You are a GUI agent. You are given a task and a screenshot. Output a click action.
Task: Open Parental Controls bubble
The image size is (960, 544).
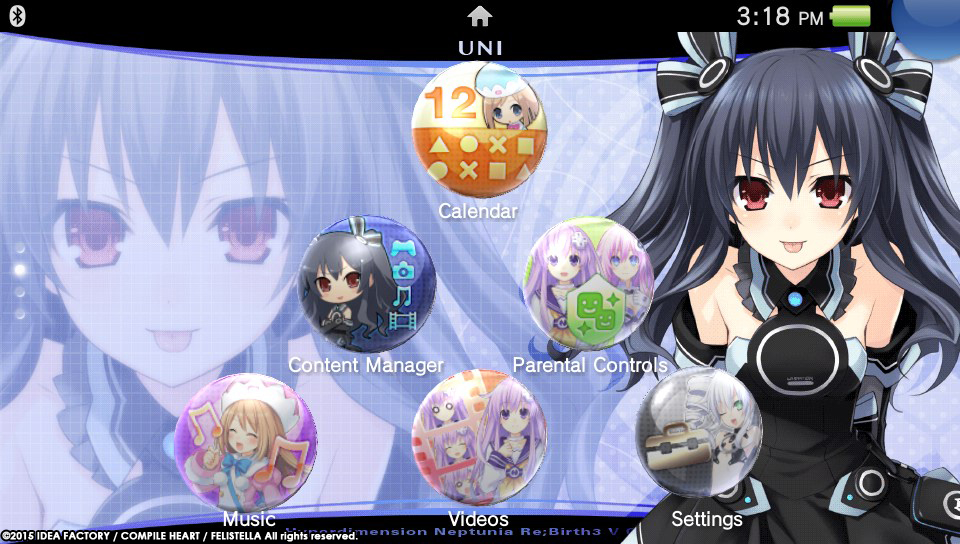pos(589,286)
